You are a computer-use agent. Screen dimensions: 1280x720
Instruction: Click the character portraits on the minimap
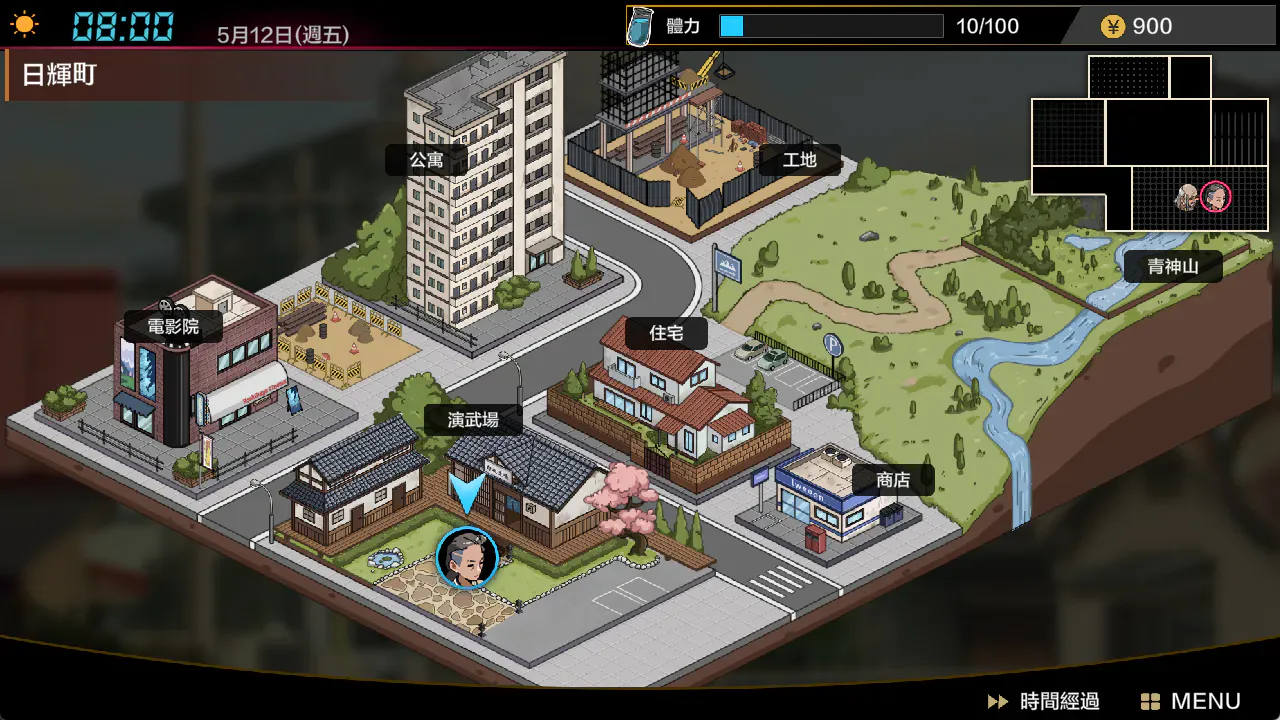coord(1202,196)
